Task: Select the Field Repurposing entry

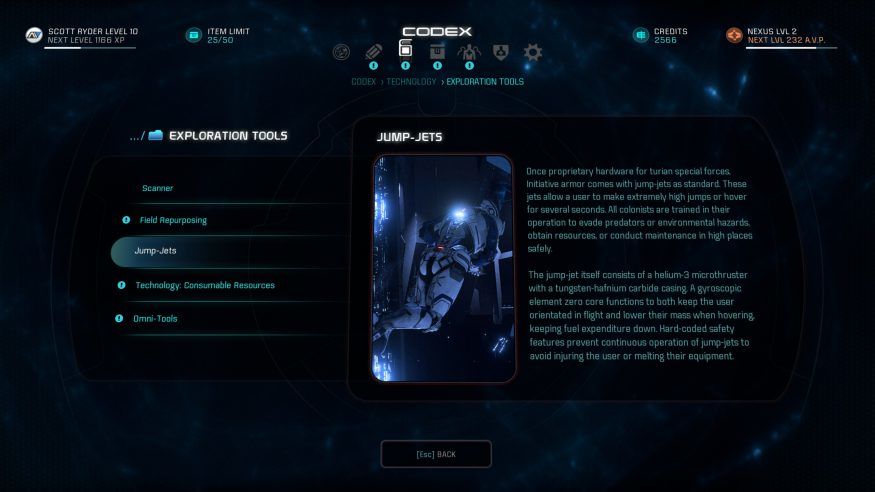Action: 173,220
